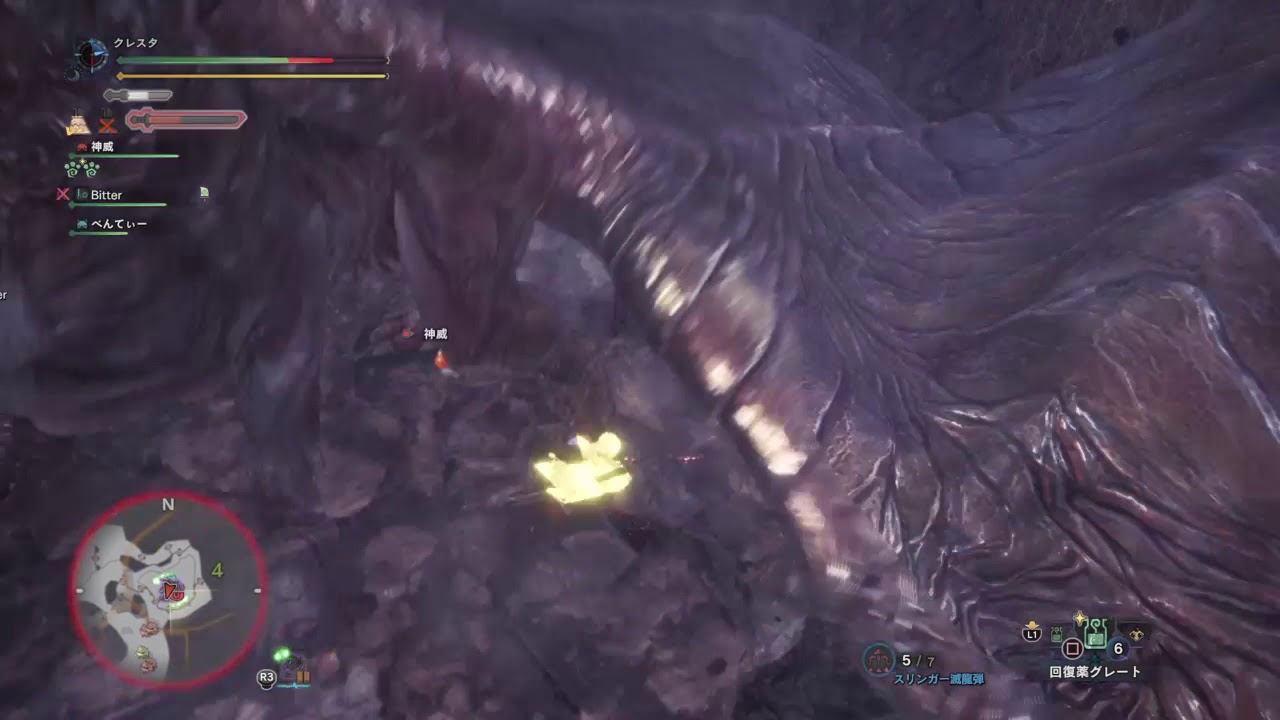The height and width of the screenshot is (720, 1280).
Task: Click the 回復薬グレート item name label
Action: [1094, 670]
